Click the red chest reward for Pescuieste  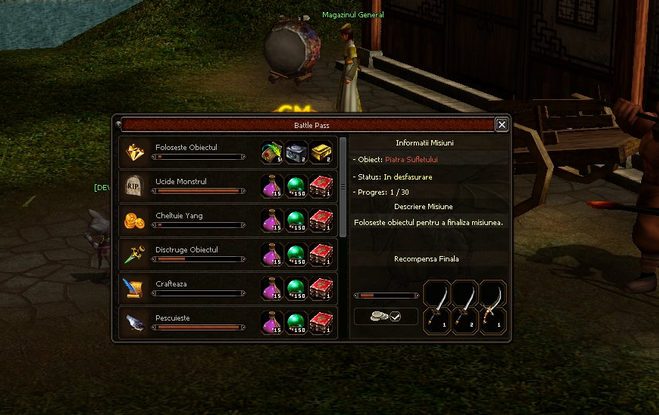click(x=320, y=322)
